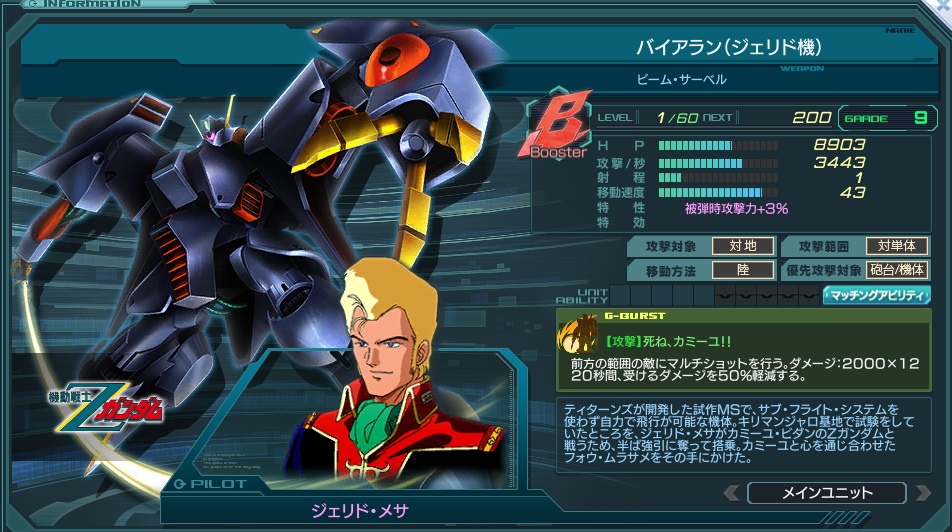Viewport: 952px width, 532px height.
Task: Advance to next unit with right arrow
Action: (920, 493)
